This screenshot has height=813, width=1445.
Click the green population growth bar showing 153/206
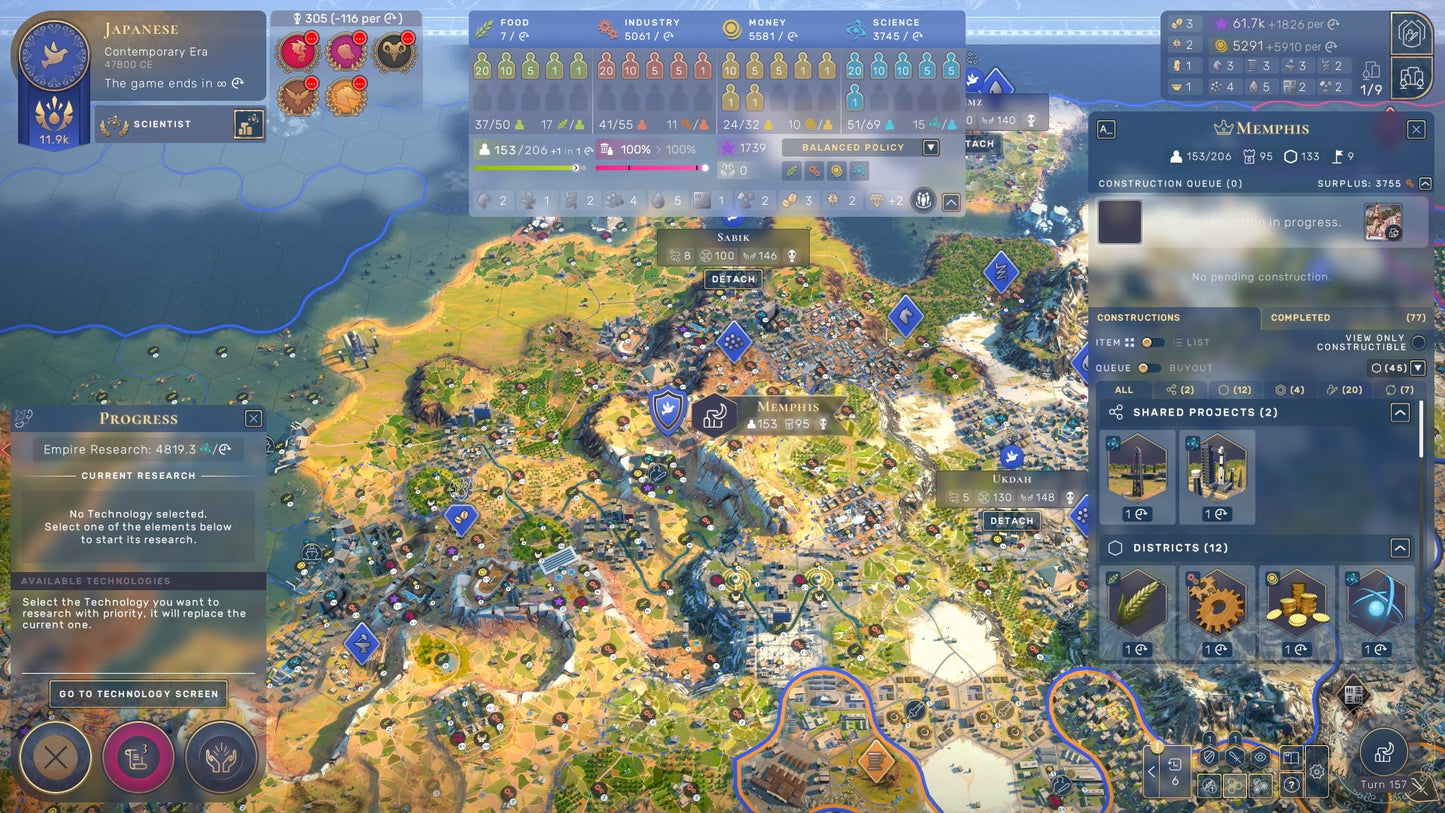(x=527, y=167)
